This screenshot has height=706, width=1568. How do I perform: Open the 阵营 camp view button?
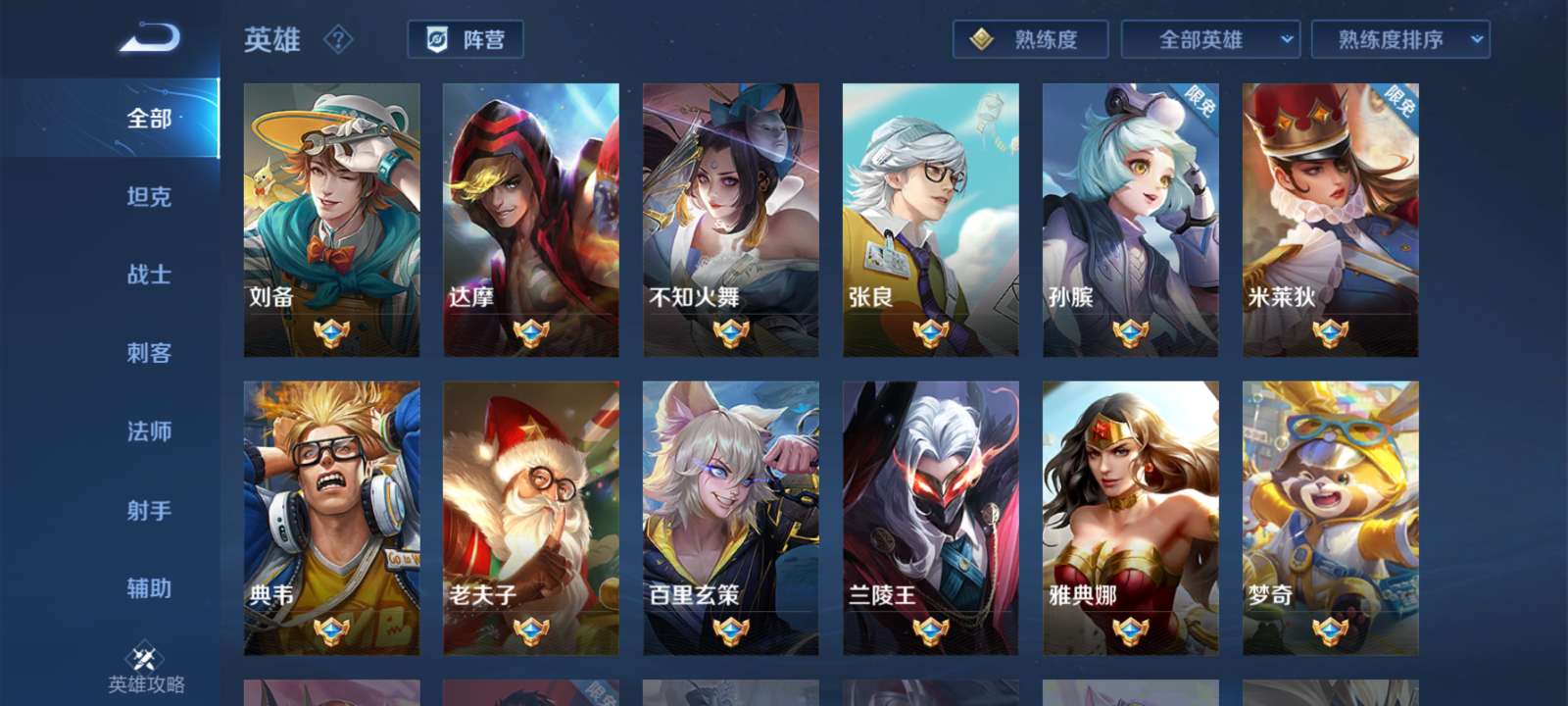[x=467, y=40]
